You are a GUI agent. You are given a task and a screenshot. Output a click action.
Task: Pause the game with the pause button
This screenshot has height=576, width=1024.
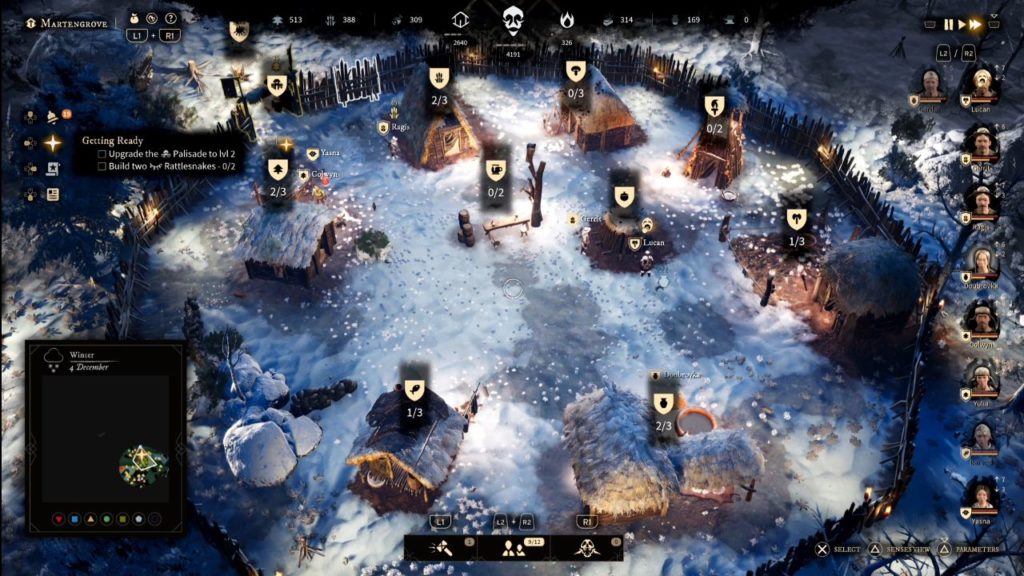pos(948,24)
